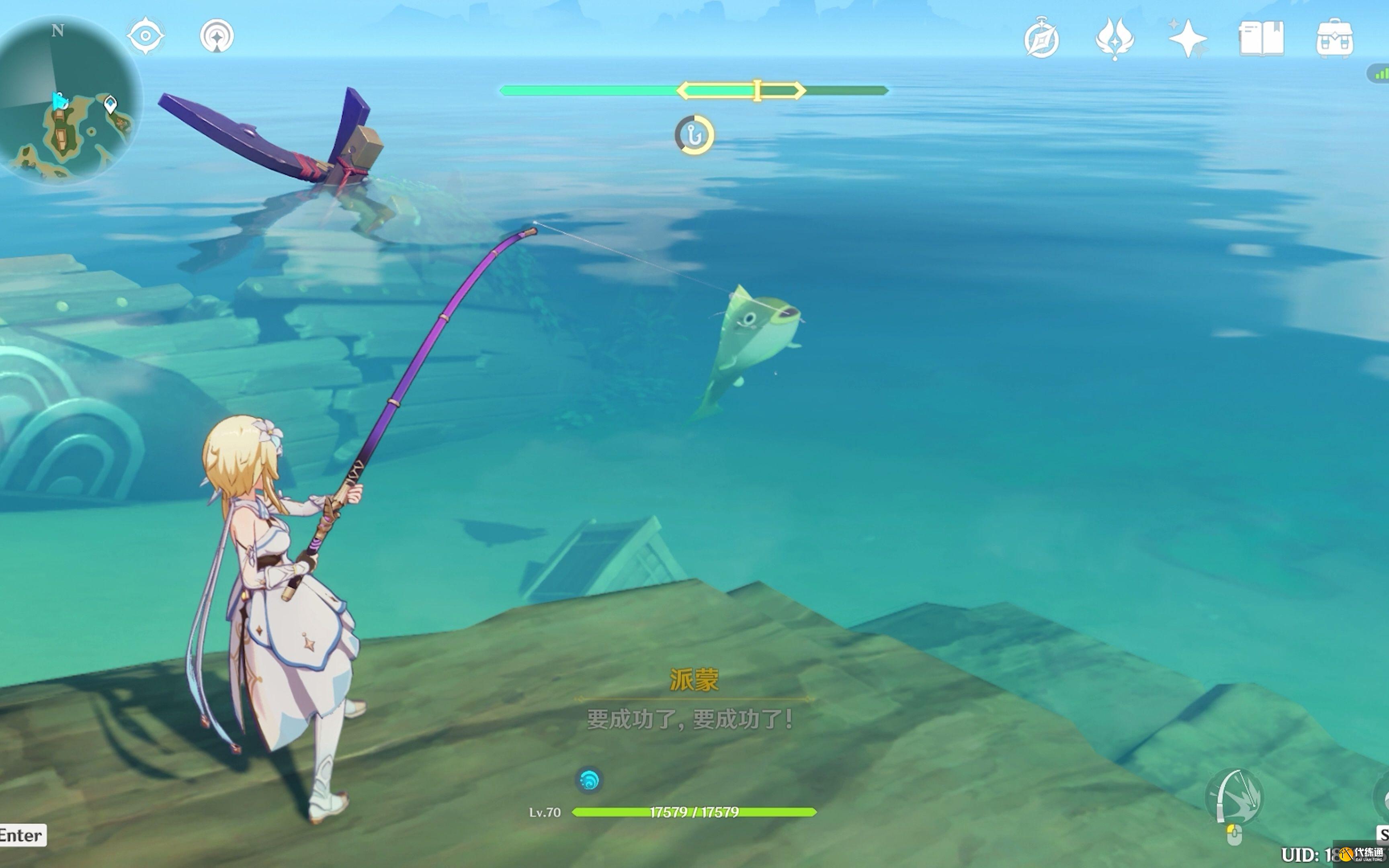The height and width of the screenshot is (868, 1389).
Task: Open the adventurer handbook book icon
Action: [1261, 39]
